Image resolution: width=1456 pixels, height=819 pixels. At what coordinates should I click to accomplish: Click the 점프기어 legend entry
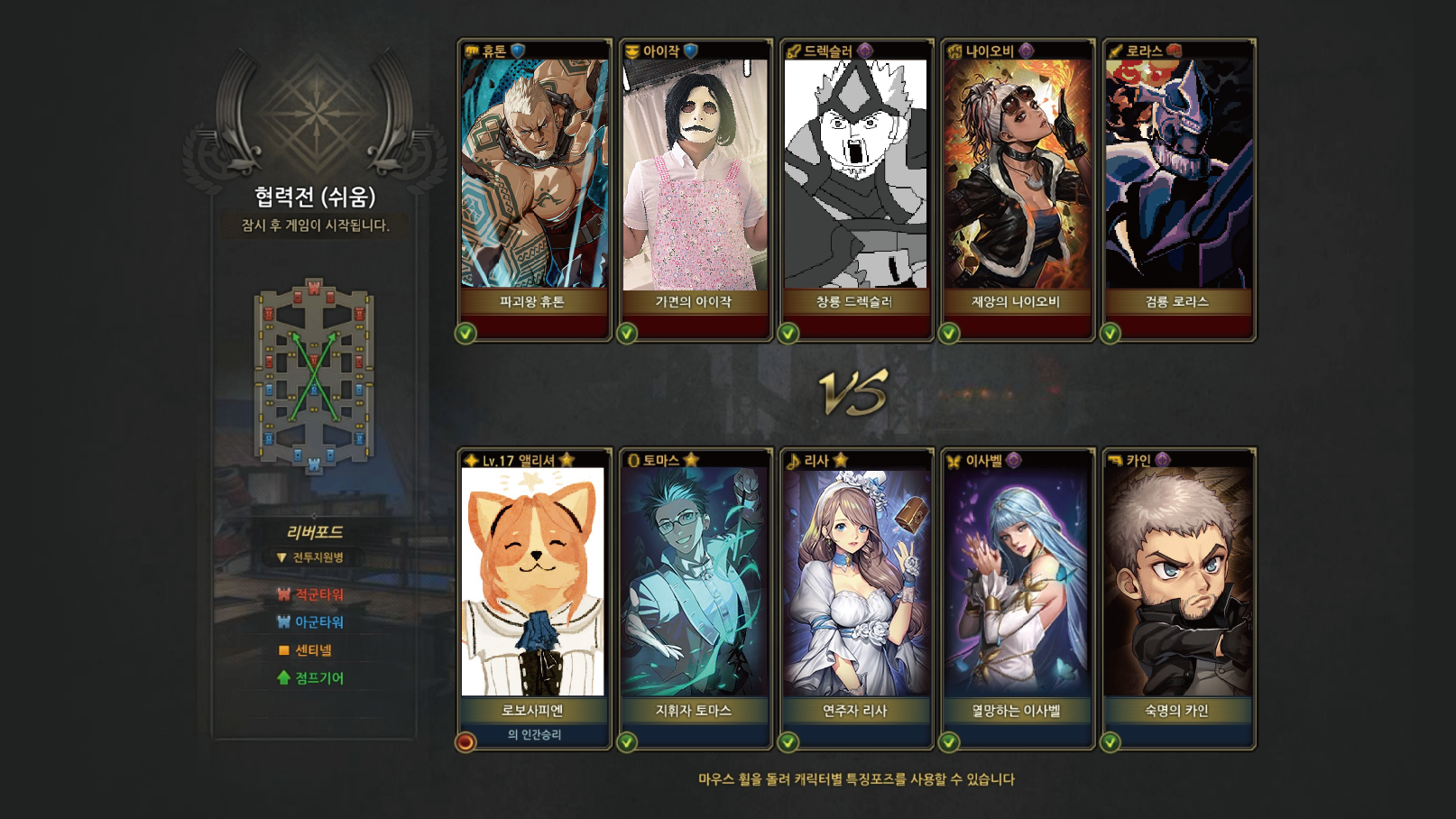(x=311, y=678)
